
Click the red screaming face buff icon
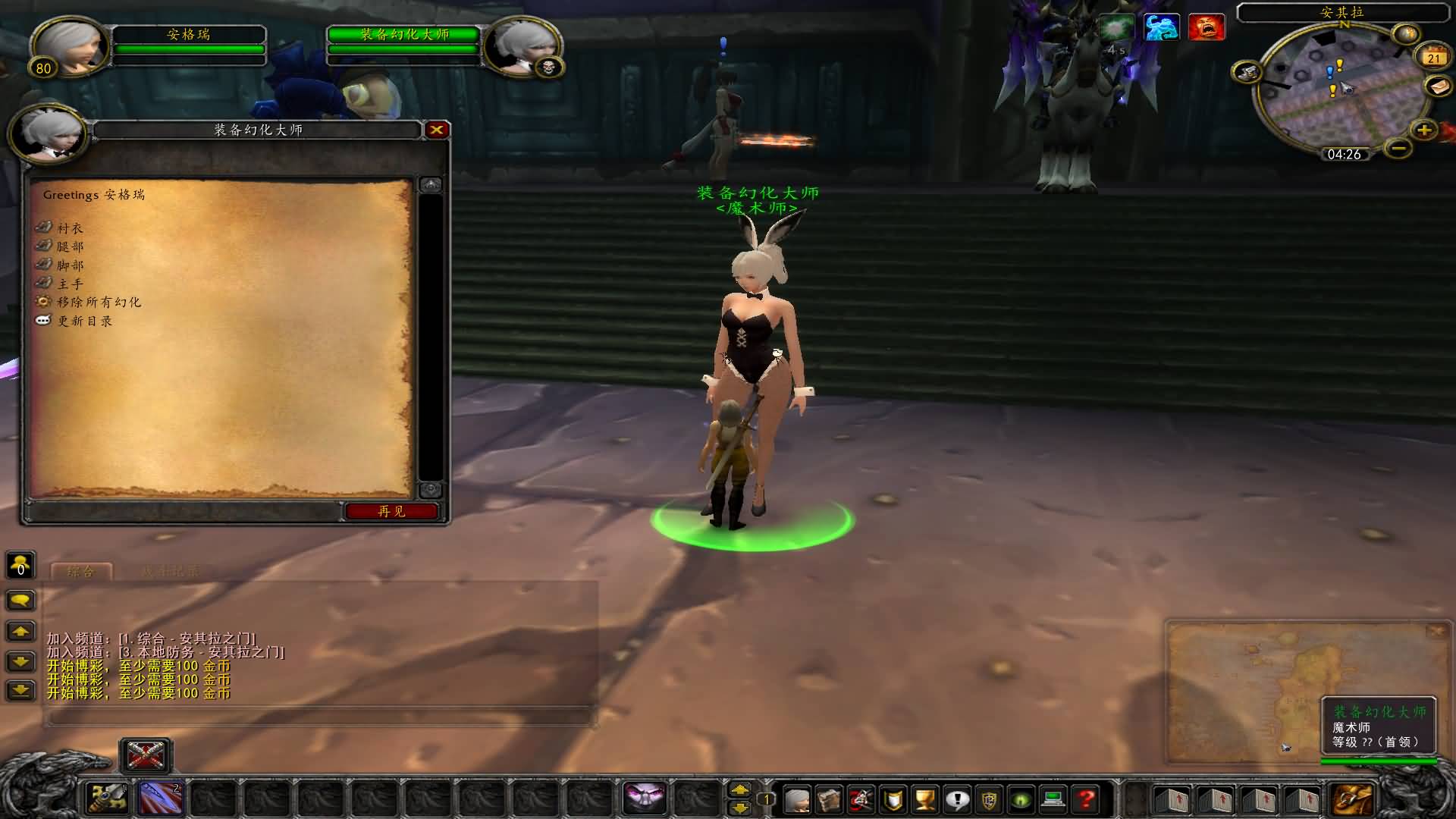tap(1206, 27)
